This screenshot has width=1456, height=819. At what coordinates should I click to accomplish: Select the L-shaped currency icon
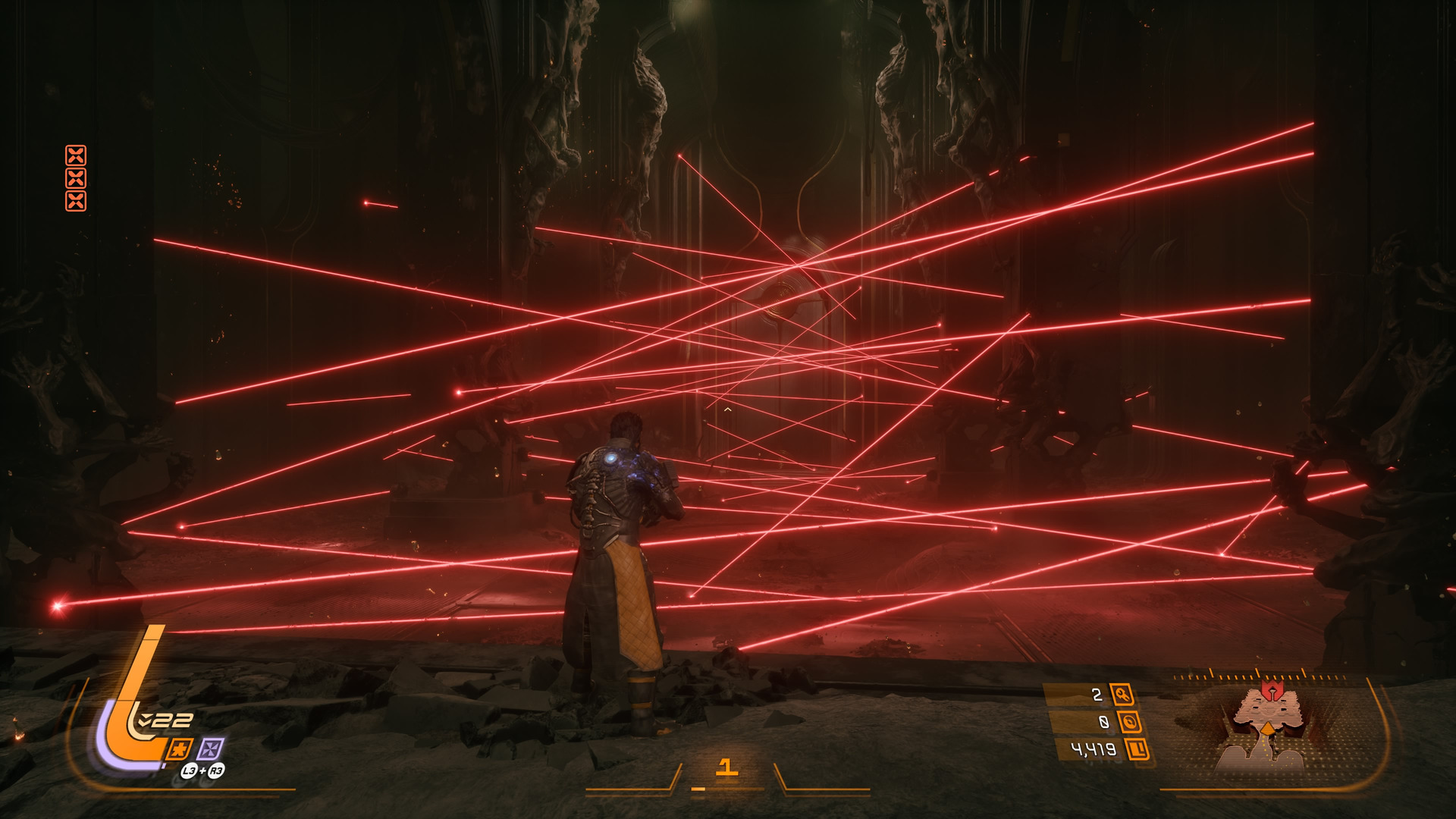coord(1137,750)
